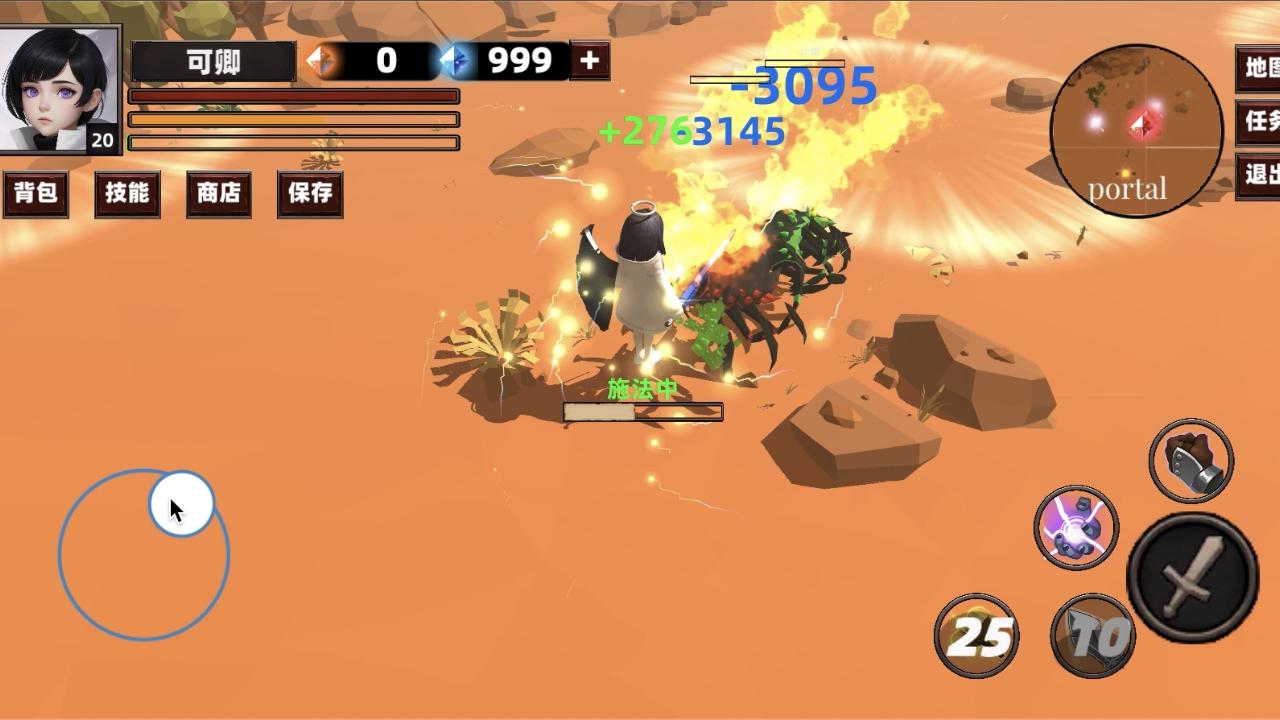This screenshot has height=720, width=1280.
Task: Attack with the sword button
Action: pyautogui.click(x=1192, y=577)
